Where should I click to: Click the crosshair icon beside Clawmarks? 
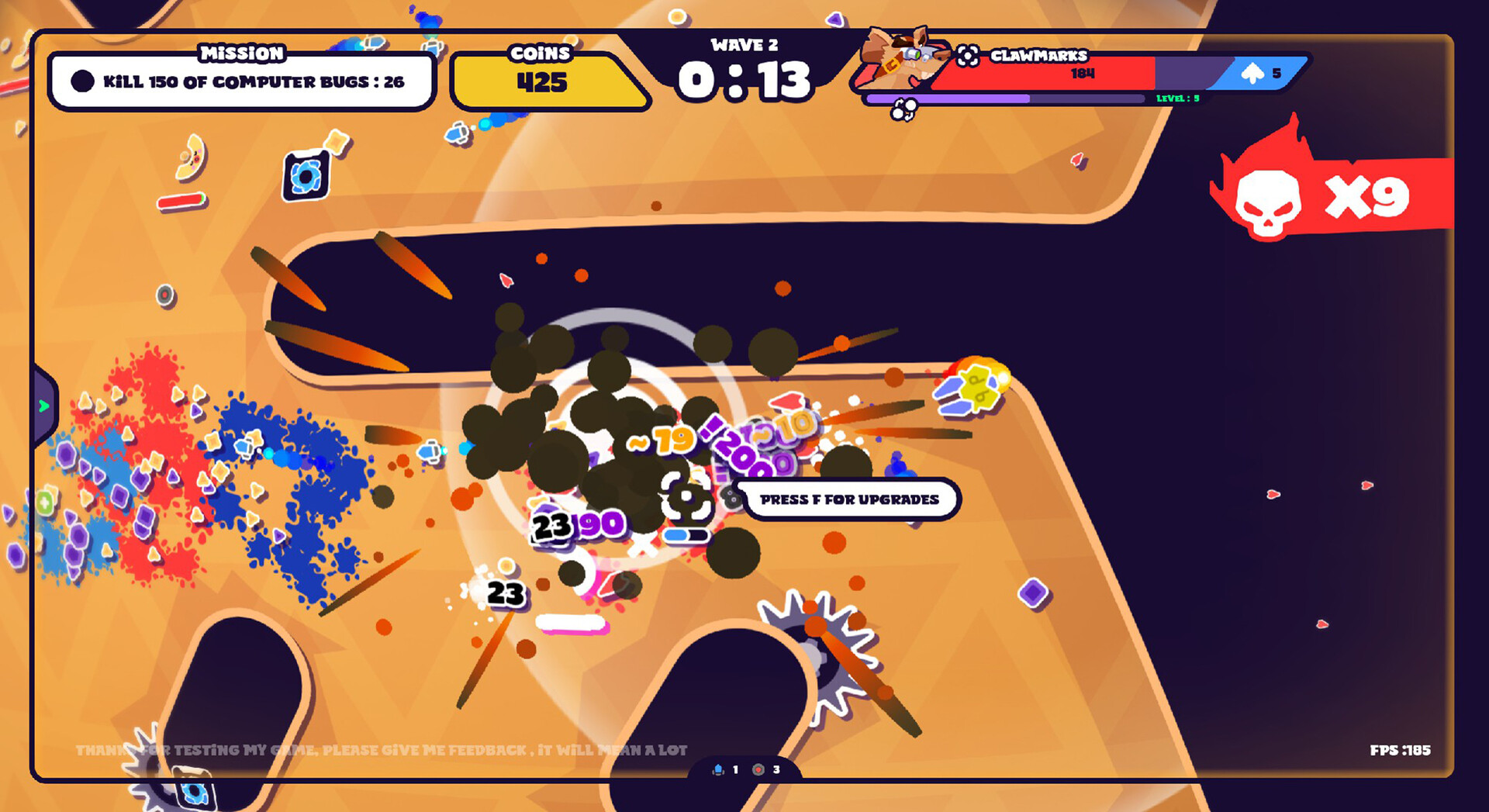pos(967,56)
